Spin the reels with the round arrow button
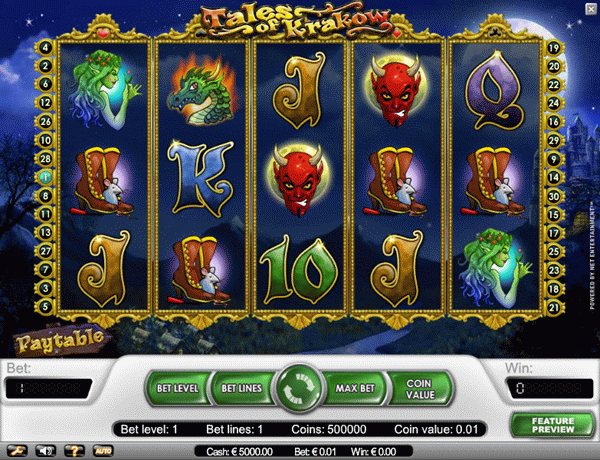The height and width of the screenshot is (460, 600). click(x=298, y=387)
